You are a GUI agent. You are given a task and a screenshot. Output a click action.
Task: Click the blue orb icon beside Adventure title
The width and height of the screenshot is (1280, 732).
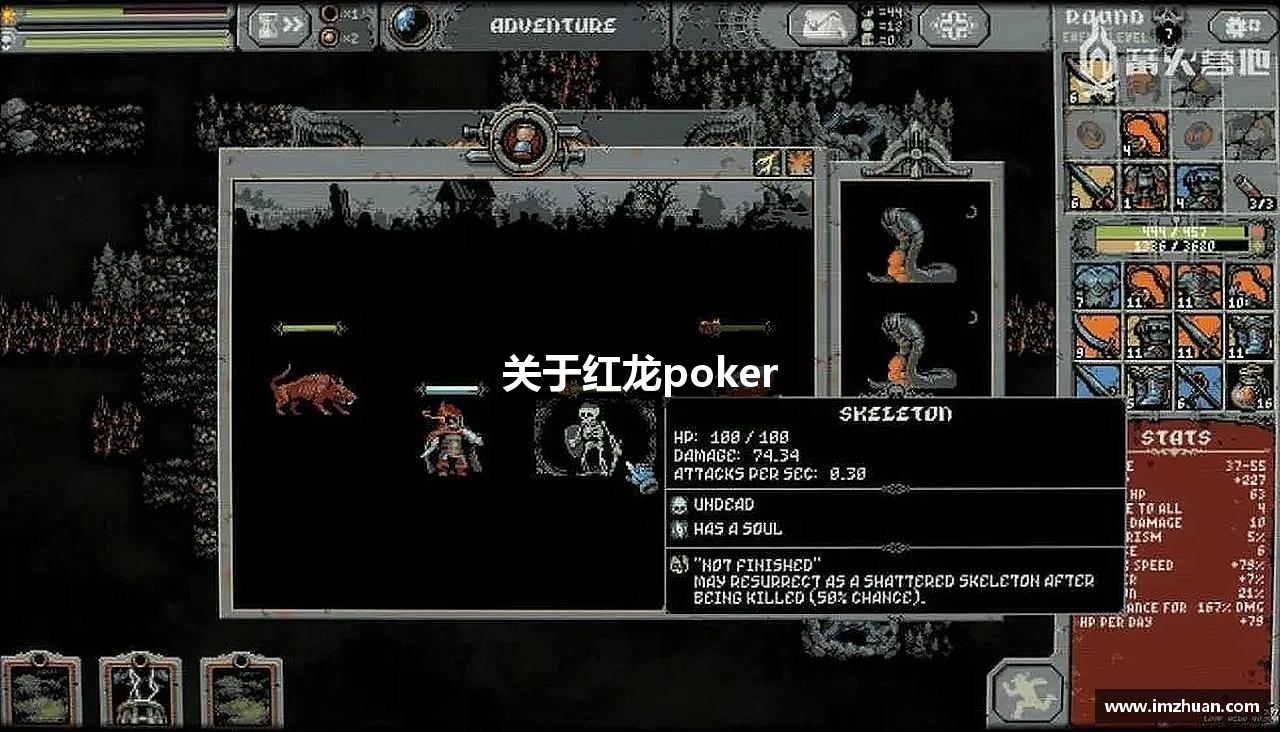pyautogui.click(x=409, y=24)
